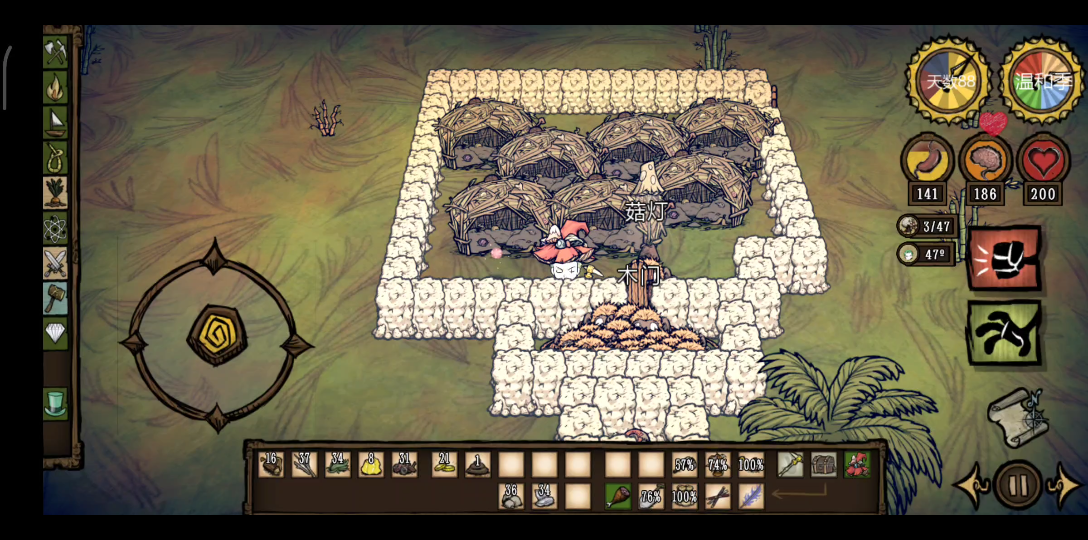
Task: Open the chest backpack slot
Action: 824,464
